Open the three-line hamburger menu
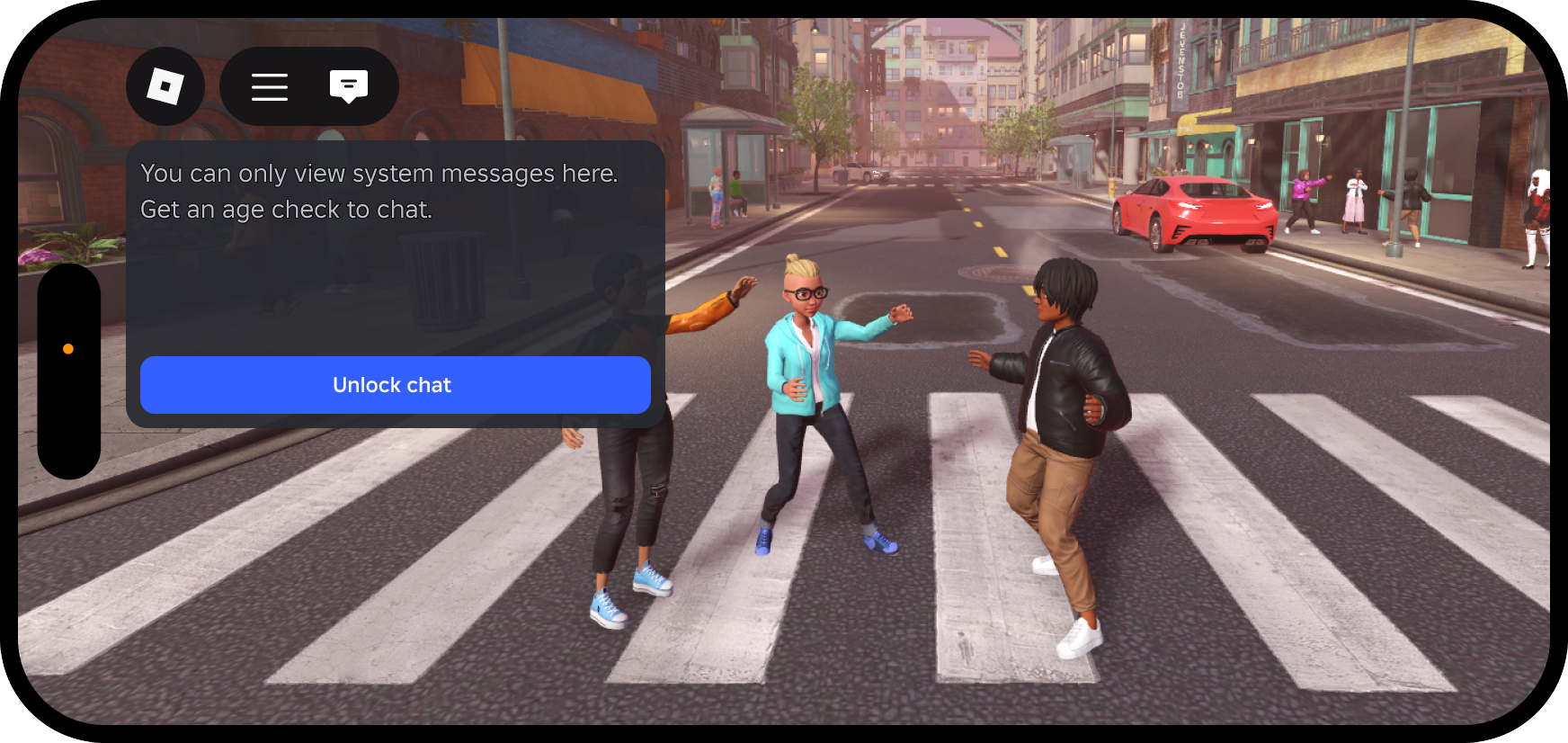The image size is (1568, 743). click(x=270, y=86)
